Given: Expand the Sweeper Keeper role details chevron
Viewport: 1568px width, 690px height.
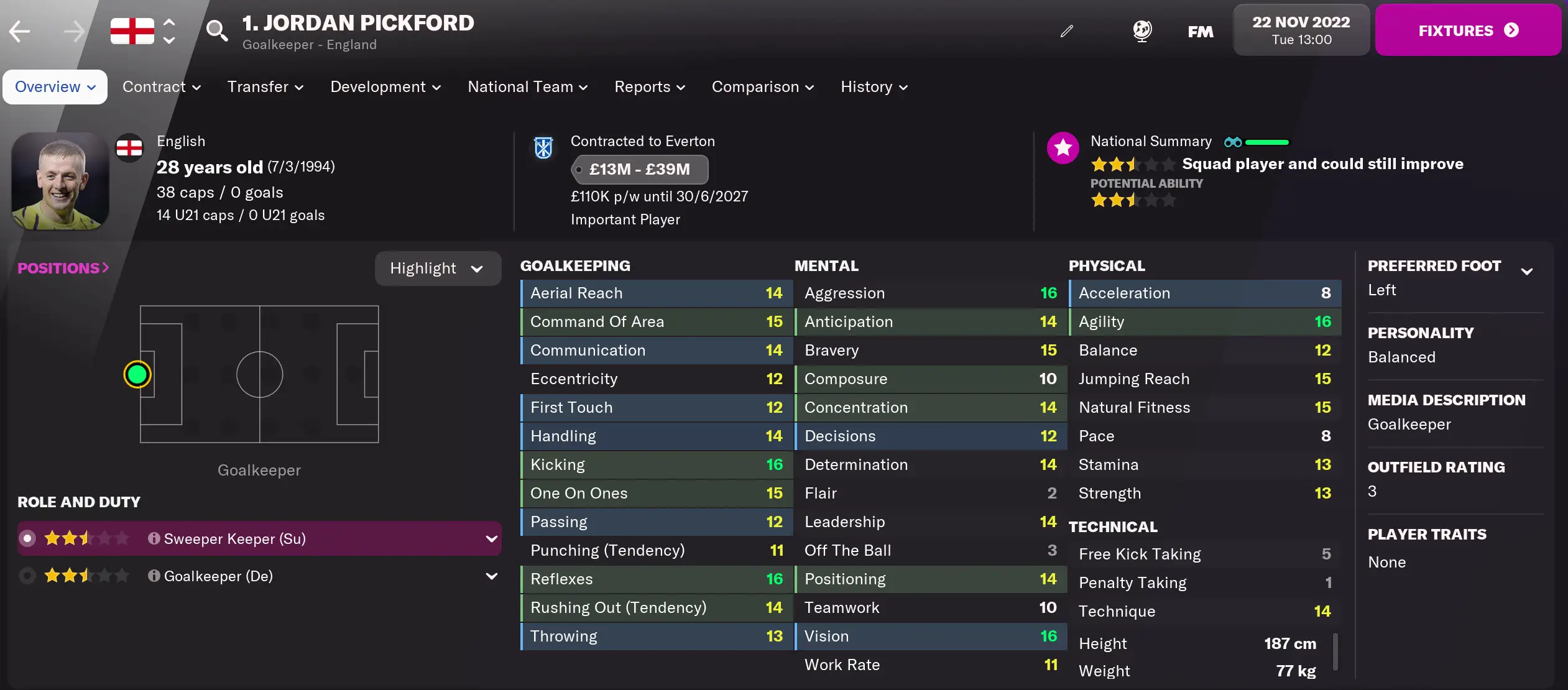Looking at the screenshot, I should 491,538.
